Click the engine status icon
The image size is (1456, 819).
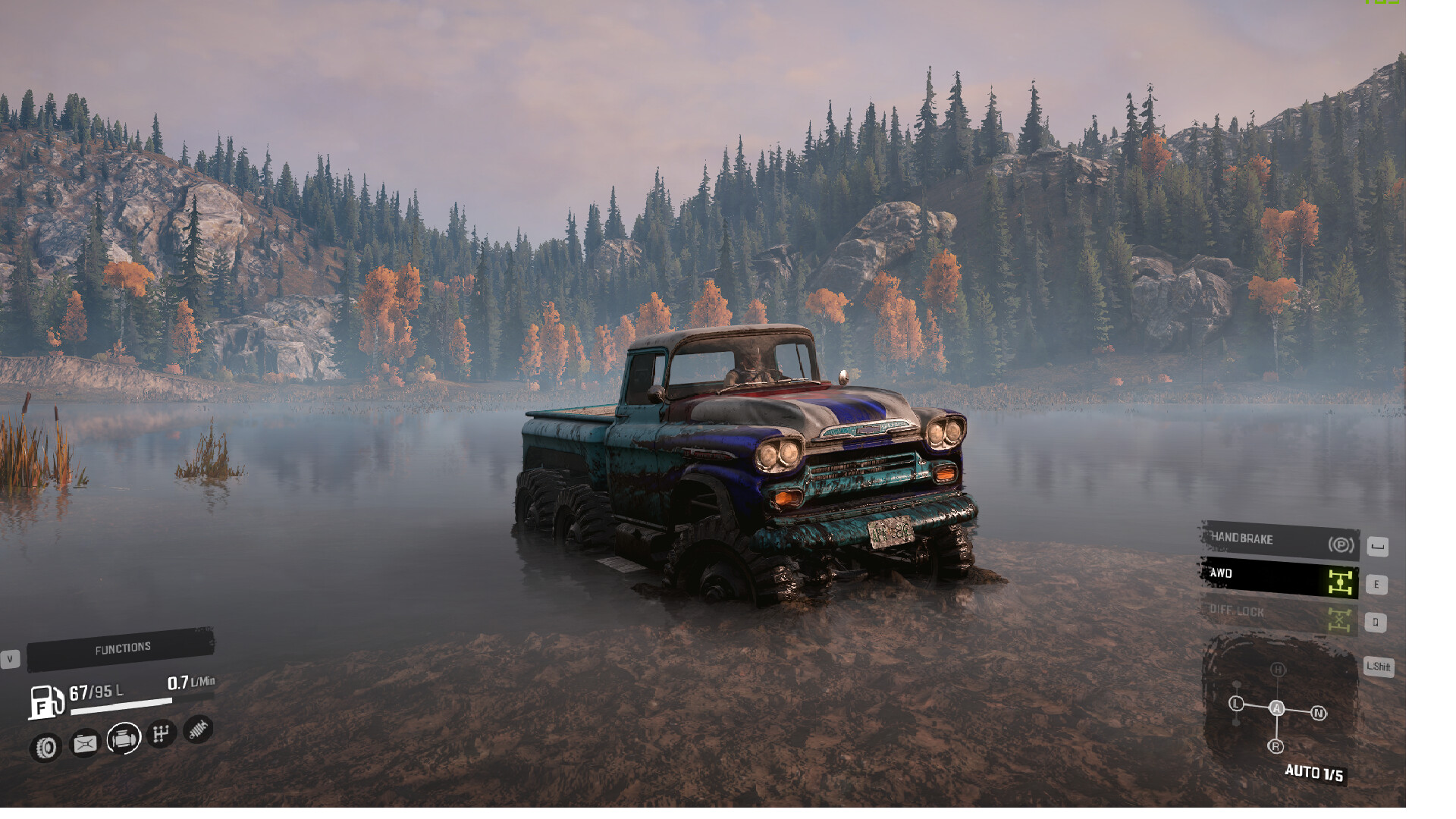tap(124, 737)
